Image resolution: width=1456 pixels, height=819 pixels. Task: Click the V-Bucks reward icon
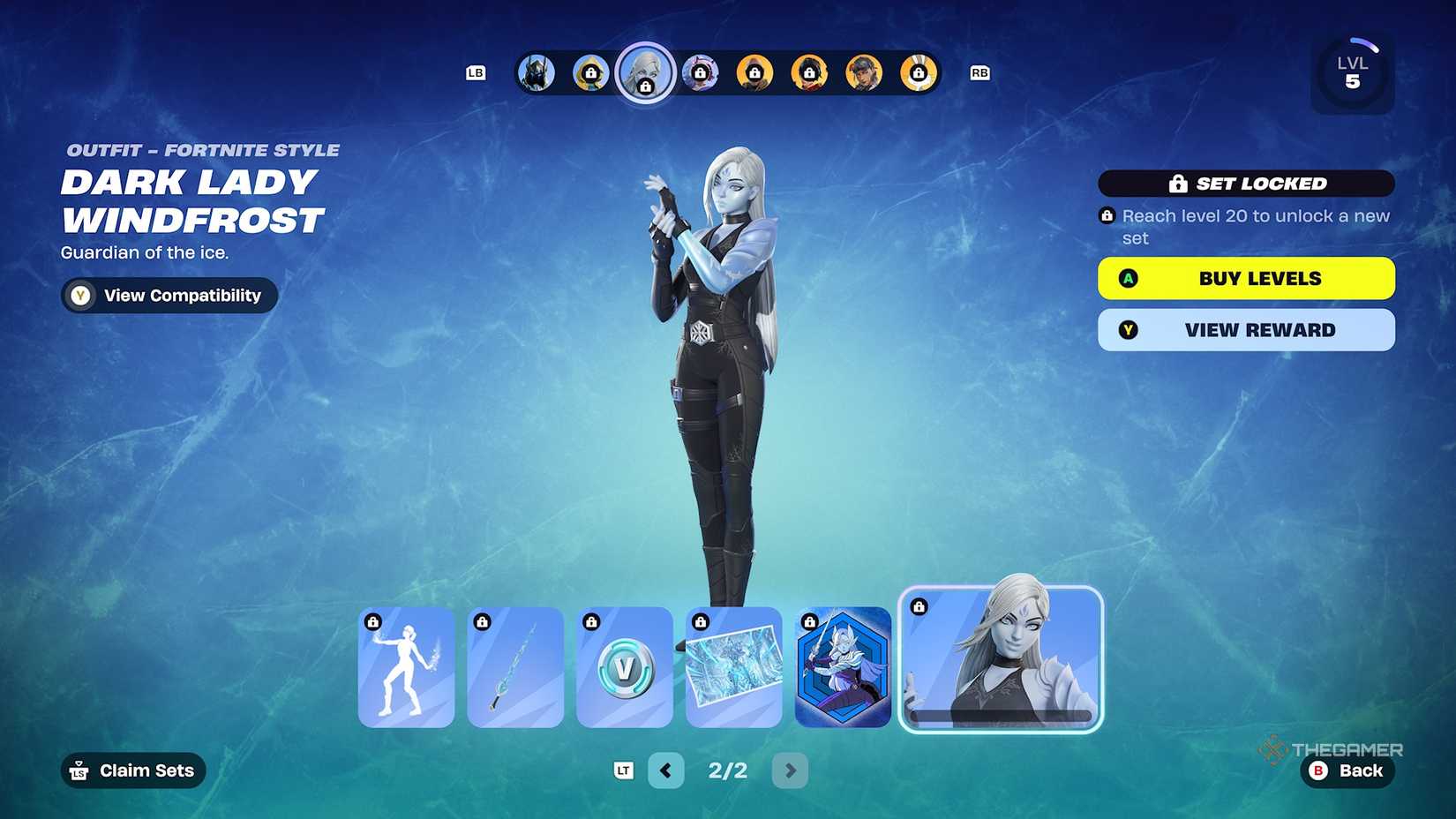pos(625,668)
